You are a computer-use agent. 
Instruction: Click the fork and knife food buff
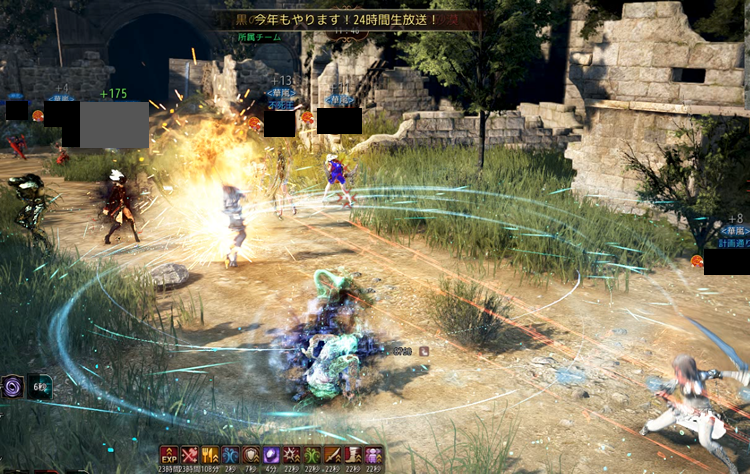pyautogui.click(x=210, y=455)
